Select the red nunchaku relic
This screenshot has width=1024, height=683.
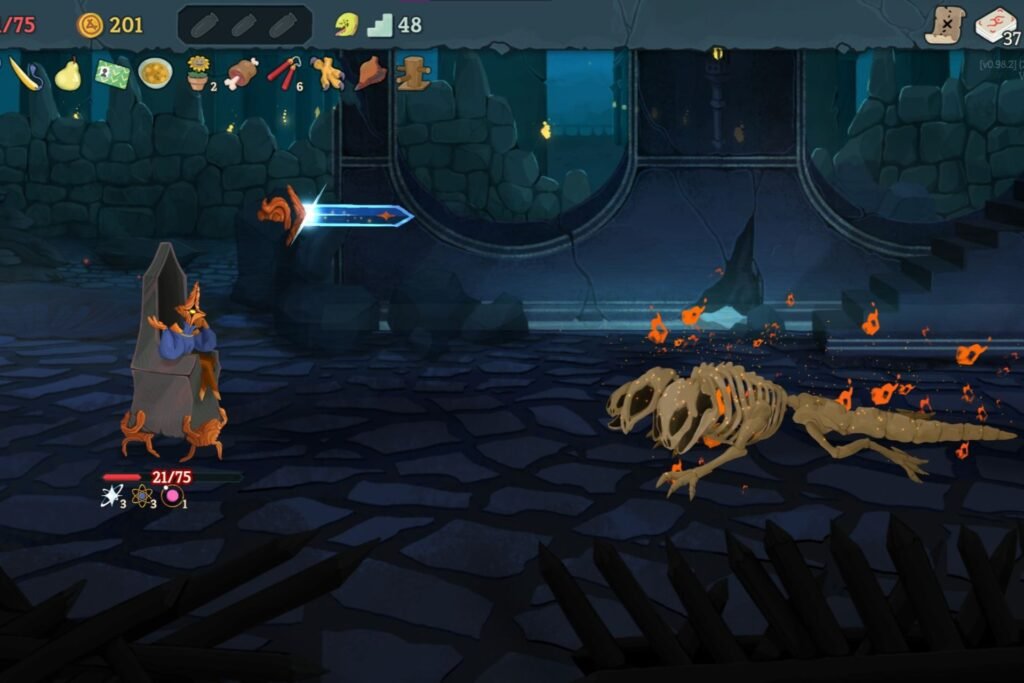(x=283, y=72)
